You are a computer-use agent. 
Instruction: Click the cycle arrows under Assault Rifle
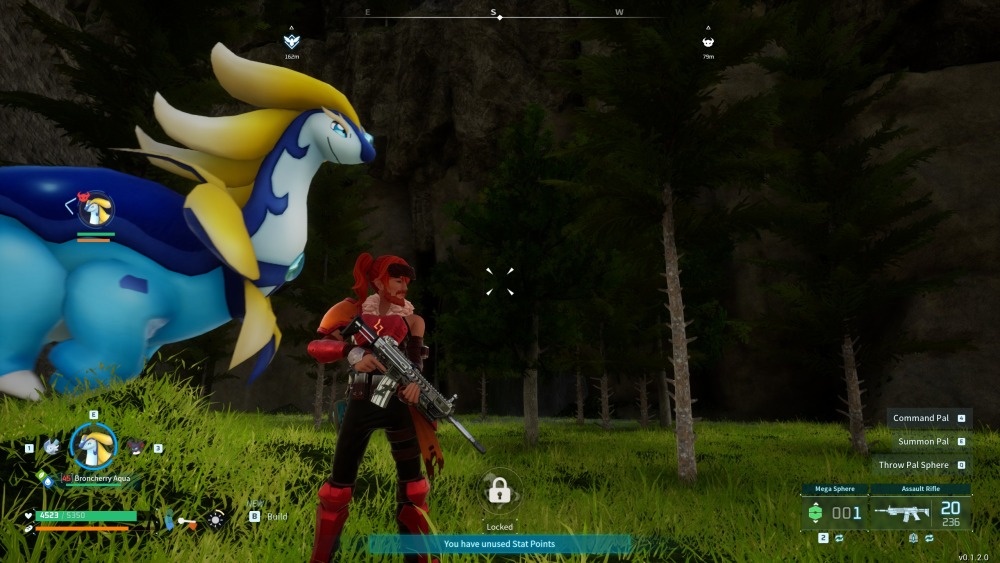(929, 538)
